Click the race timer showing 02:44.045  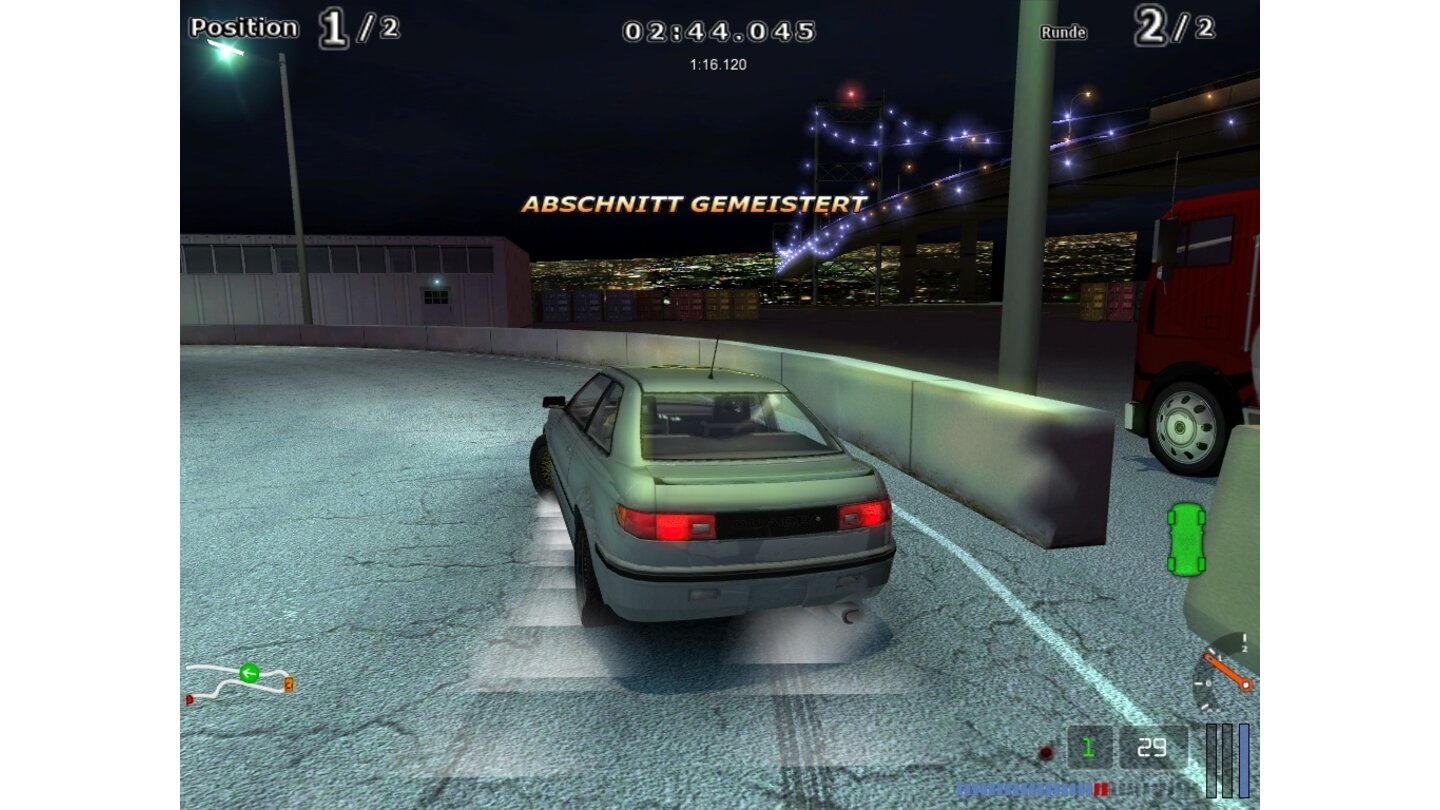point(718,30)
